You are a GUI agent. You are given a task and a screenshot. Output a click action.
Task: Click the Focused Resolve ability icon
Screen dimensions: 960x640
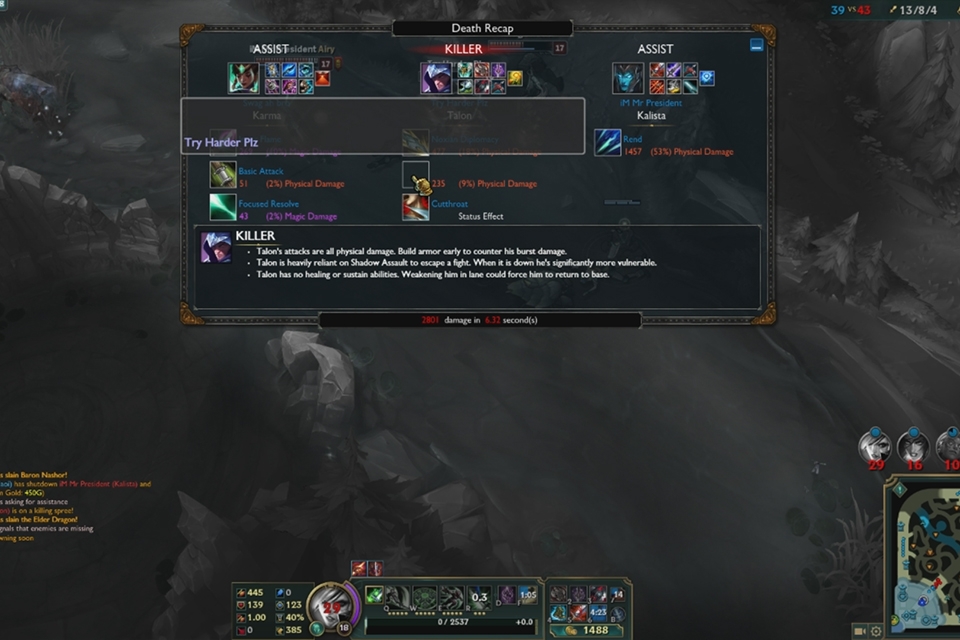[x=223, y=207]
